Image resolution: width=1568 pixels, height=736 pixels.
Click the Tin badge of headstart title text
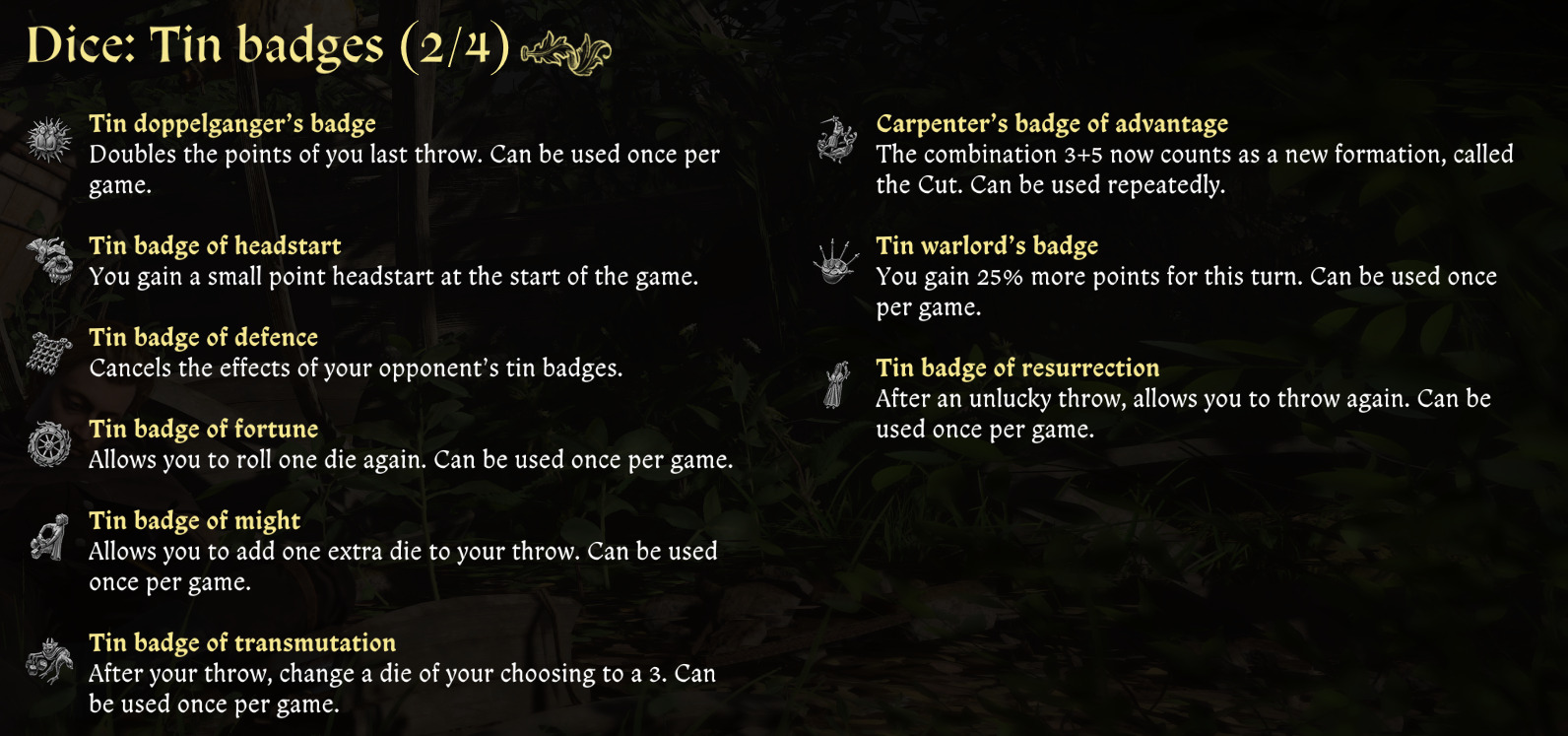pyautogui.click(x=216, y=245)
